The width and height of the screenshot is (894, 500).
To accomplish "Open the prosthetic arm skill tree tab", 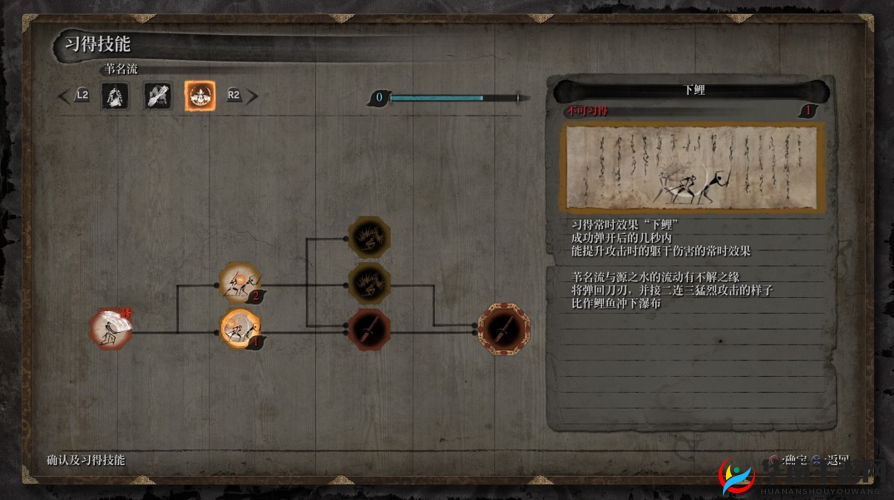I will [157, 96].
